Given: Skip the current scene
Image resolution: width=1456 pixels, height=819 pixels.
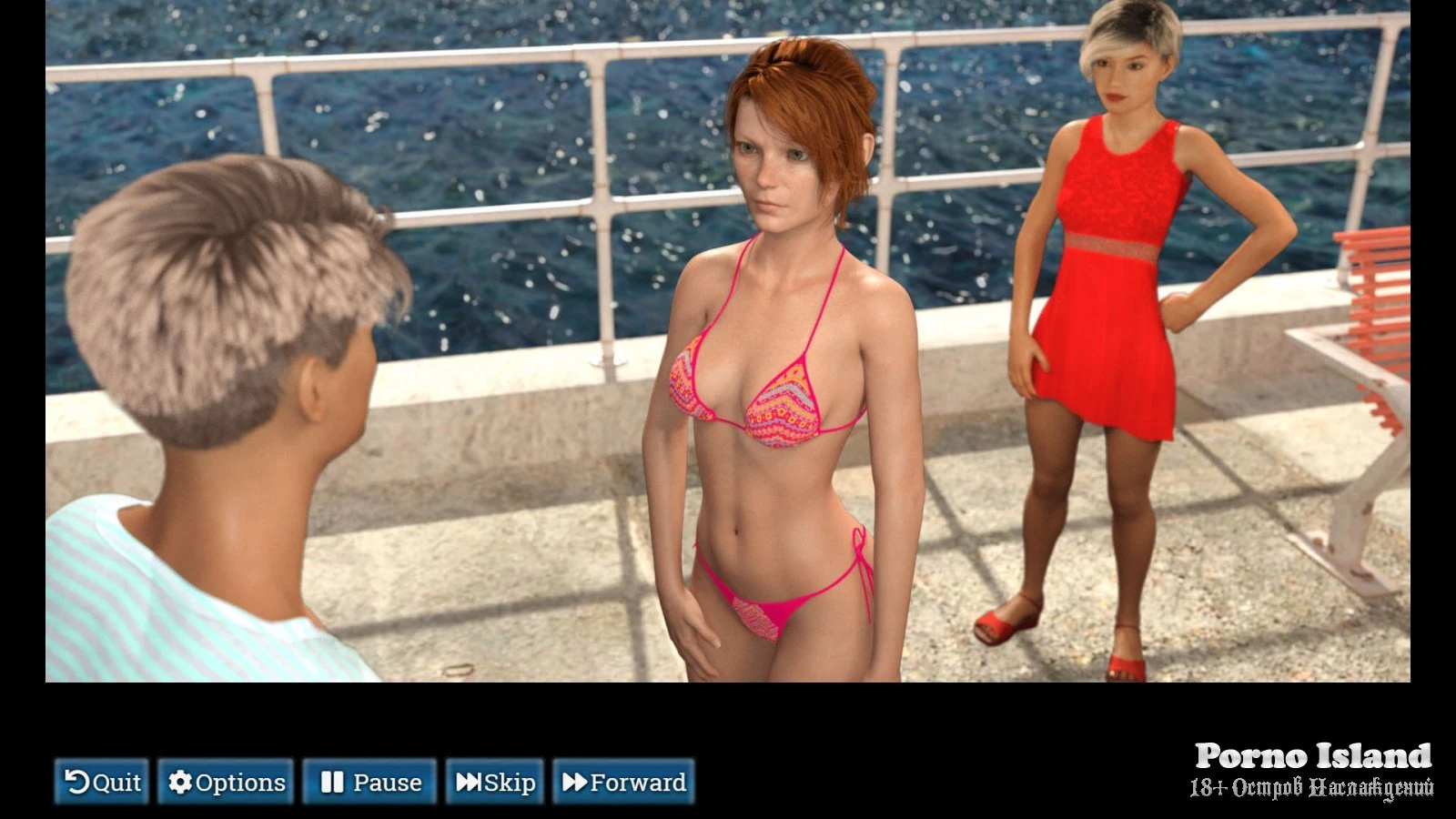Looking at the screenshot, I should click(495, 782).
